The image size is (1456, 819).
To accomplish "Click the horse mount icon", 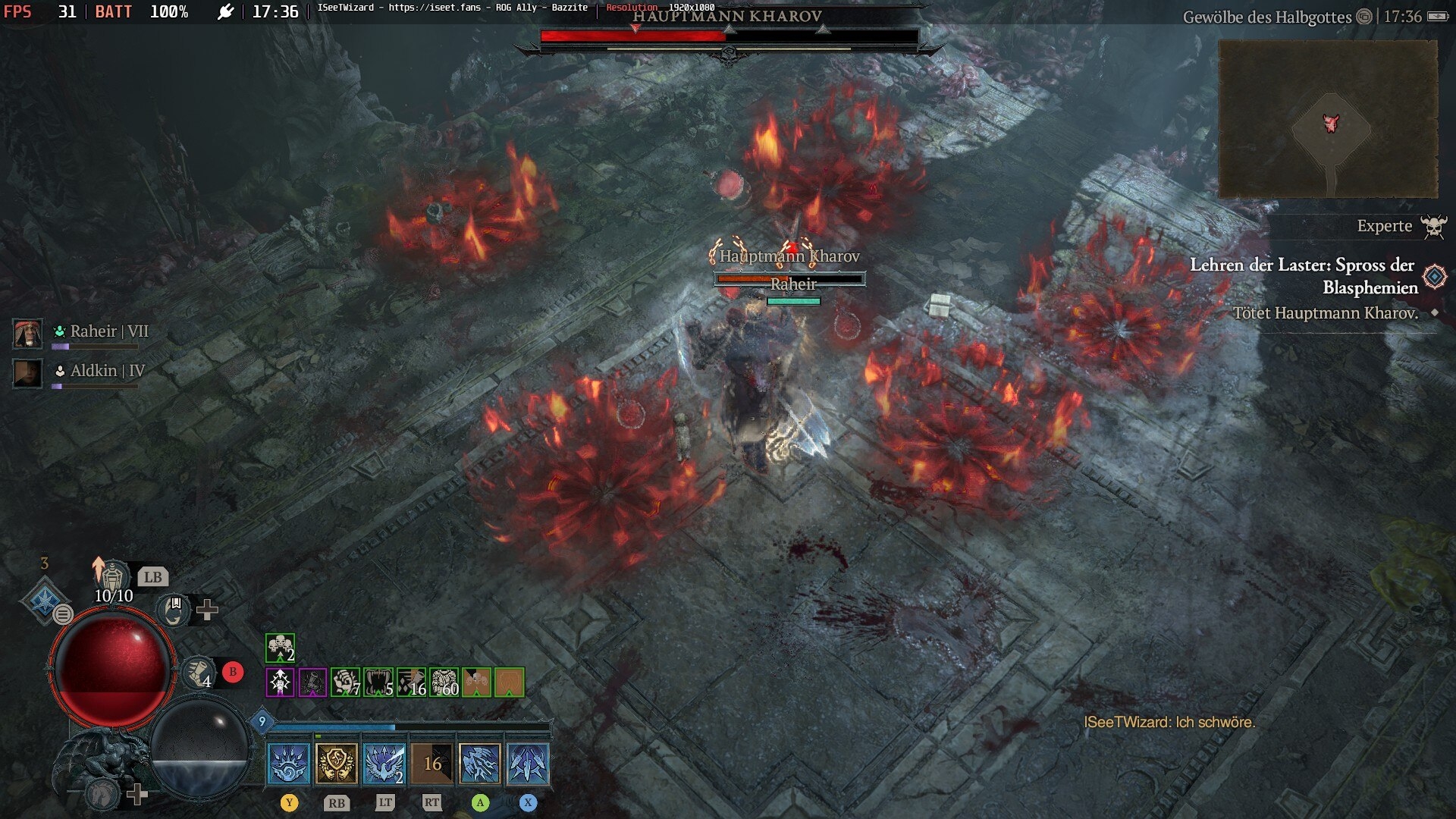I will [x=102, y=794].
